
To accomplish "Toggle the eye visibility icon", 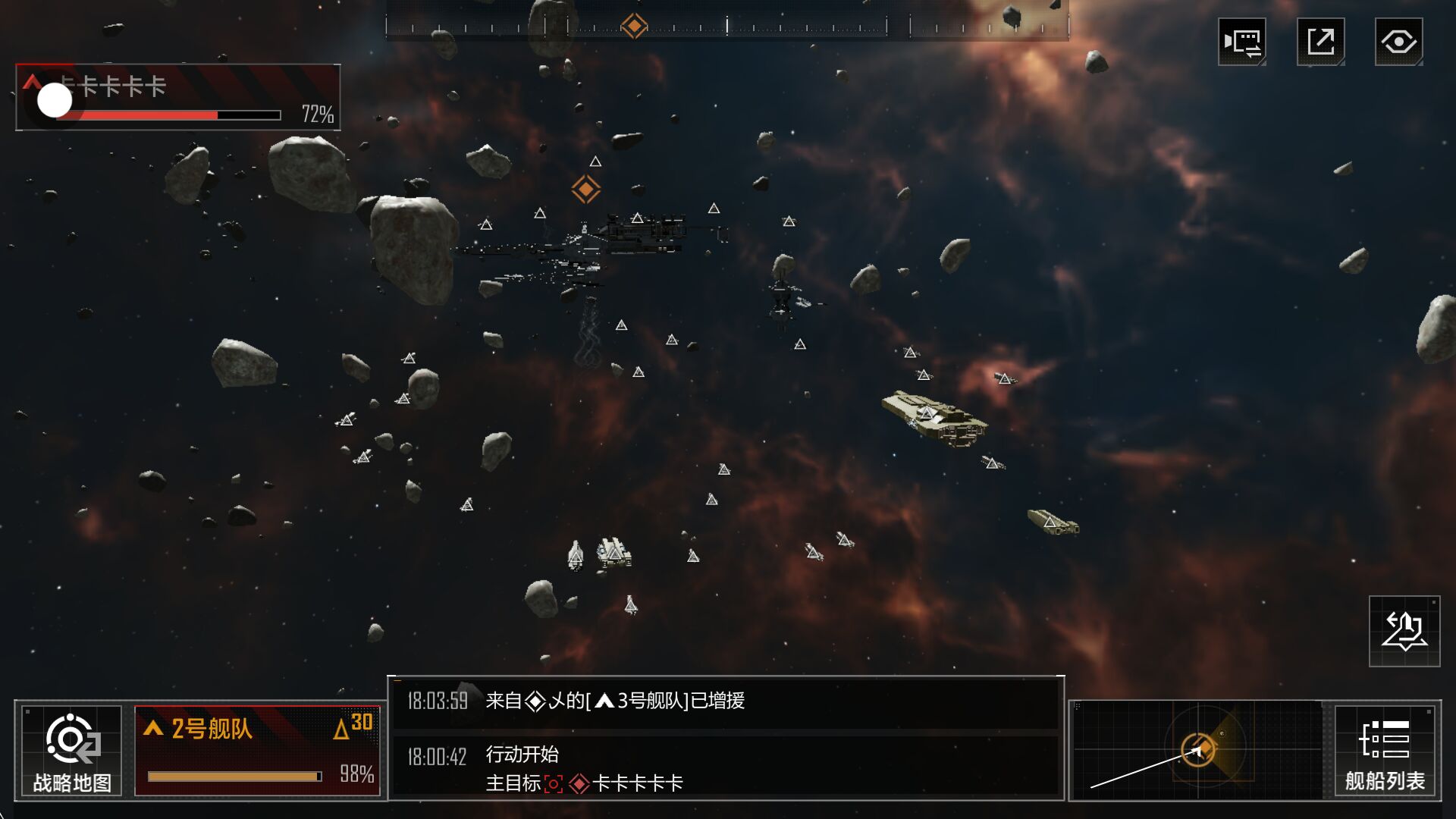I will 1398,42.
